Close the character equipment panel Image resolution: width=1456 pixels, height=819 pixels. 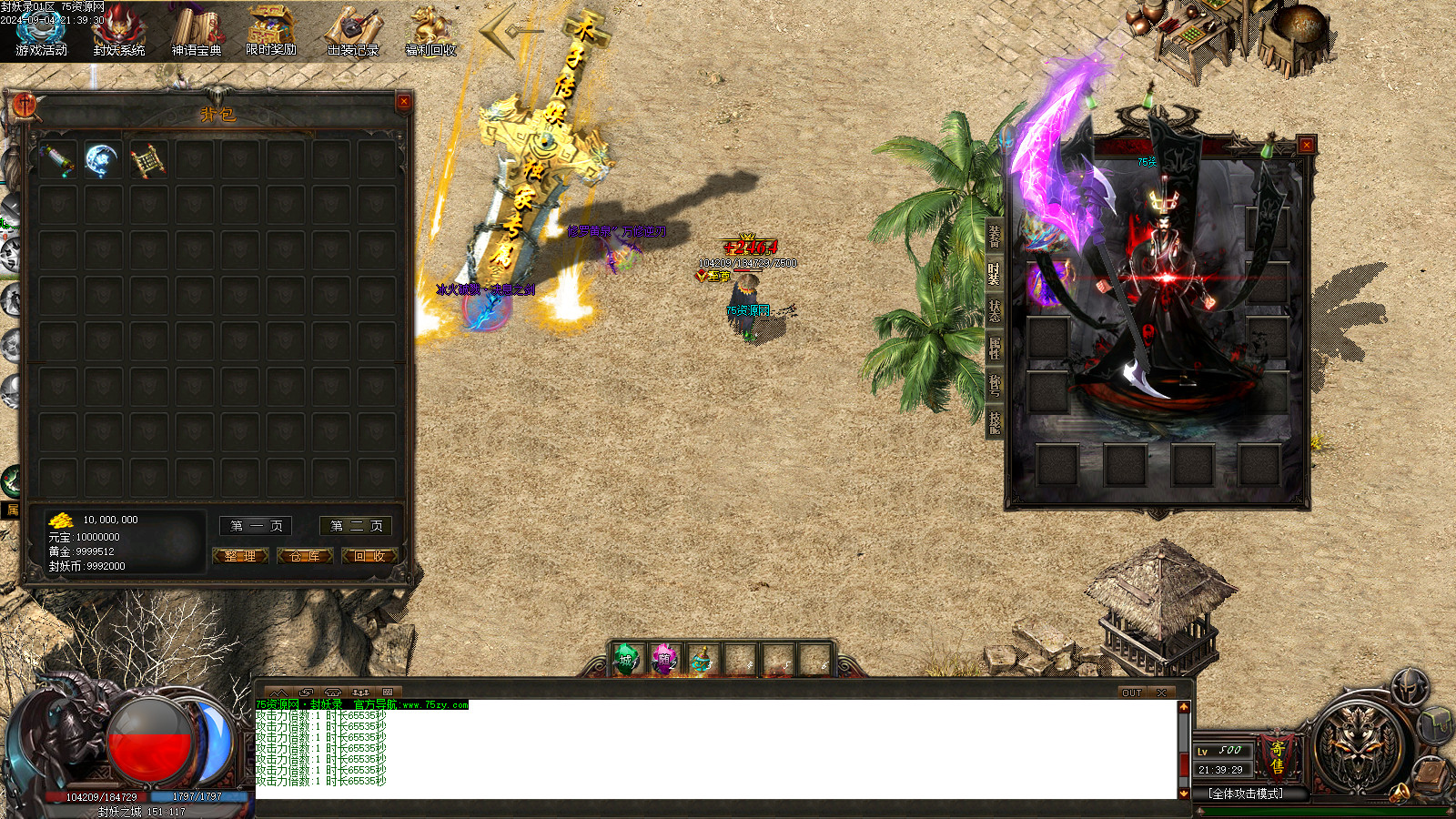[x=1306, y=145]
